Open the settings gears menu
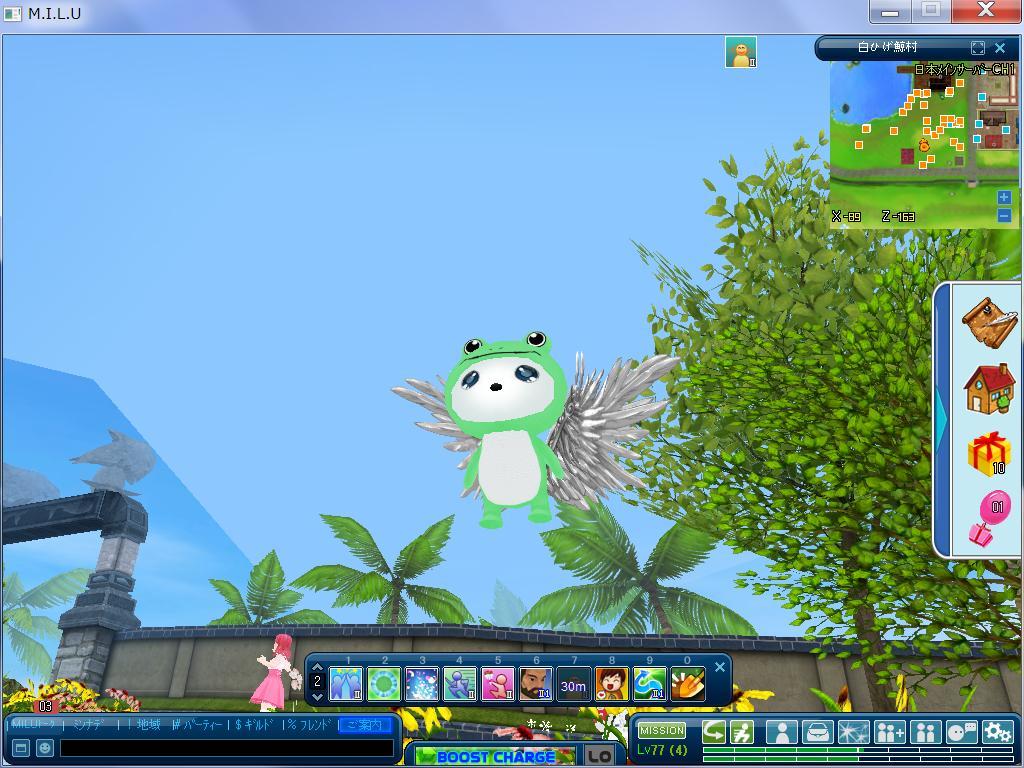This screenshot has width=1024, height=768. point(997,732)
